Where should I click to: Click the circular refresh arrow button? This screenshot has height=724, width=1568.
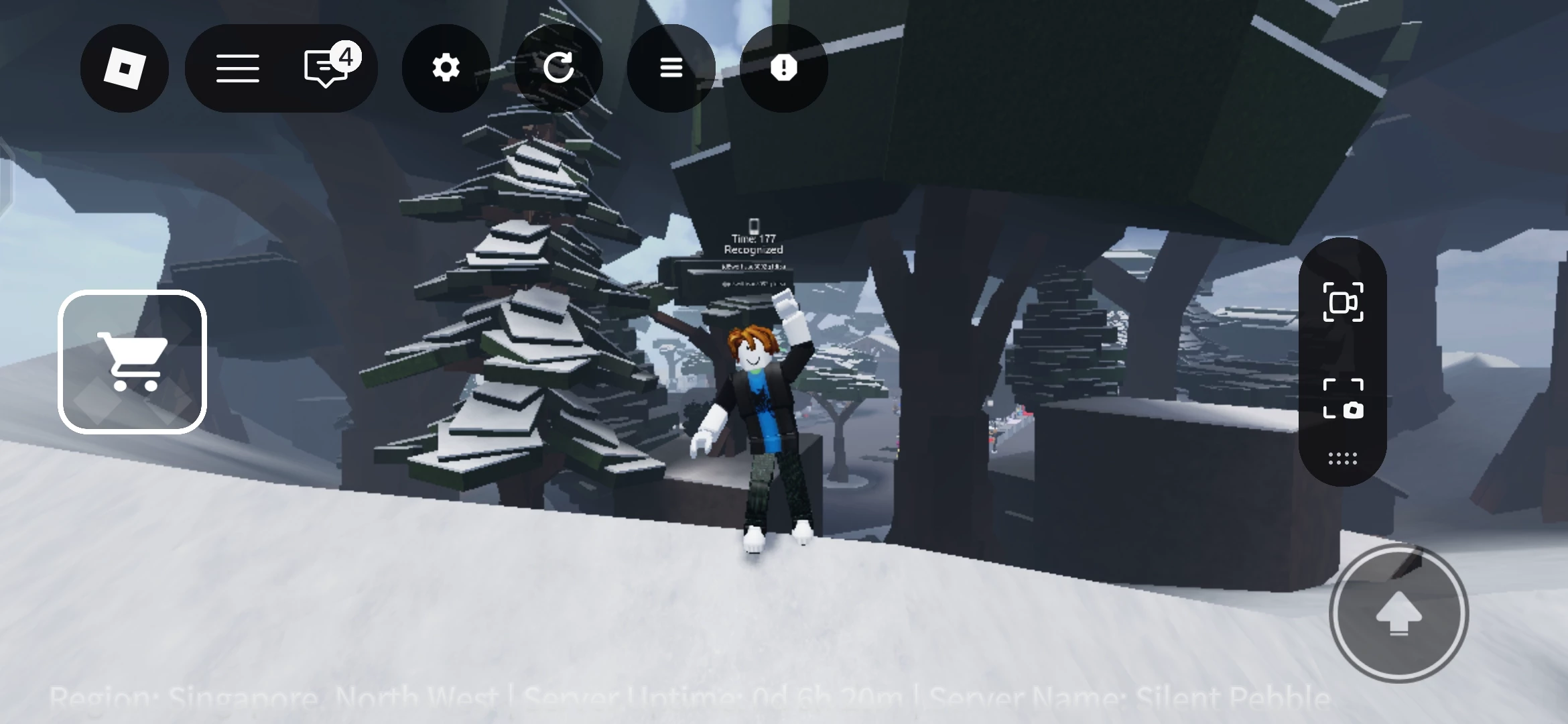[x=558, y=68]
